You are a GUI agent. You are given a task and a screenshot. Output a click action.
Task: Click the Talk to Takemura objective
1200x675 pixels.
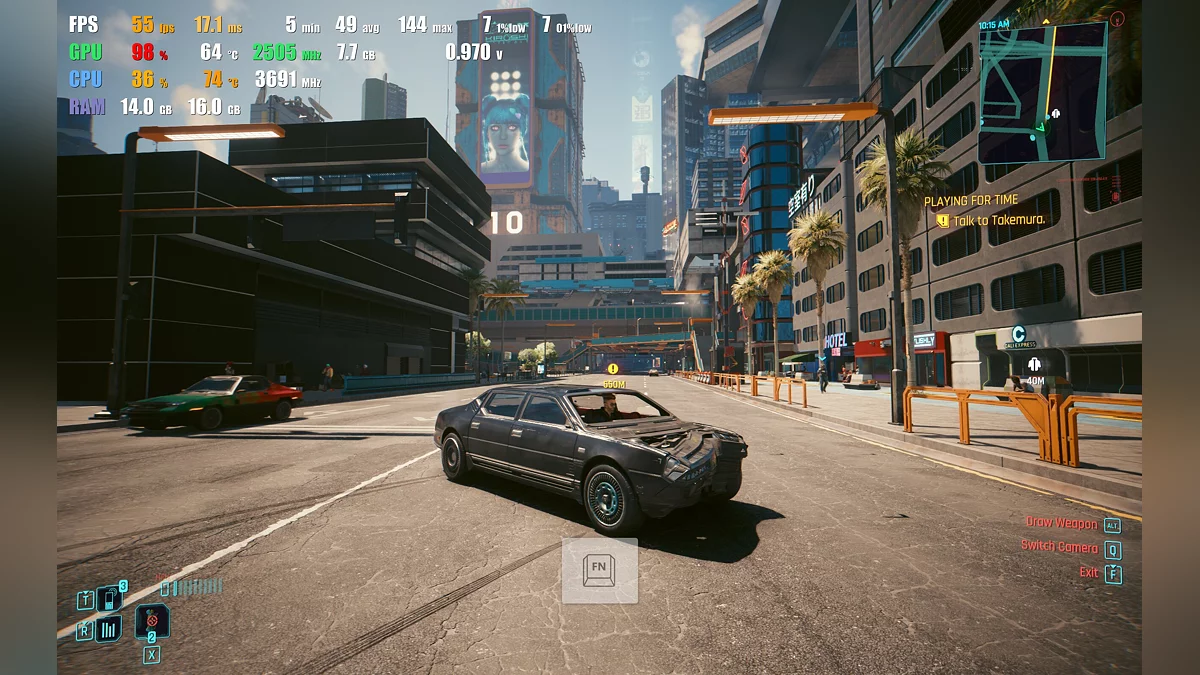[990, 220]
